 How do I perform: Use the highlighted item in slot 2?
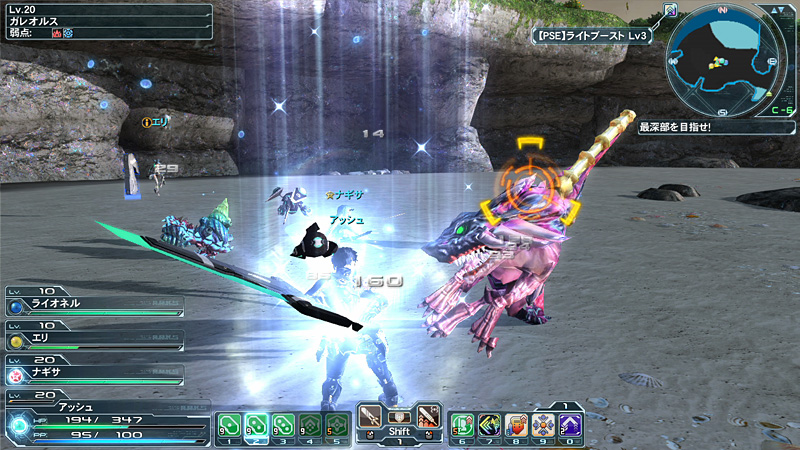pyautogui.click(x=256, y=425)
